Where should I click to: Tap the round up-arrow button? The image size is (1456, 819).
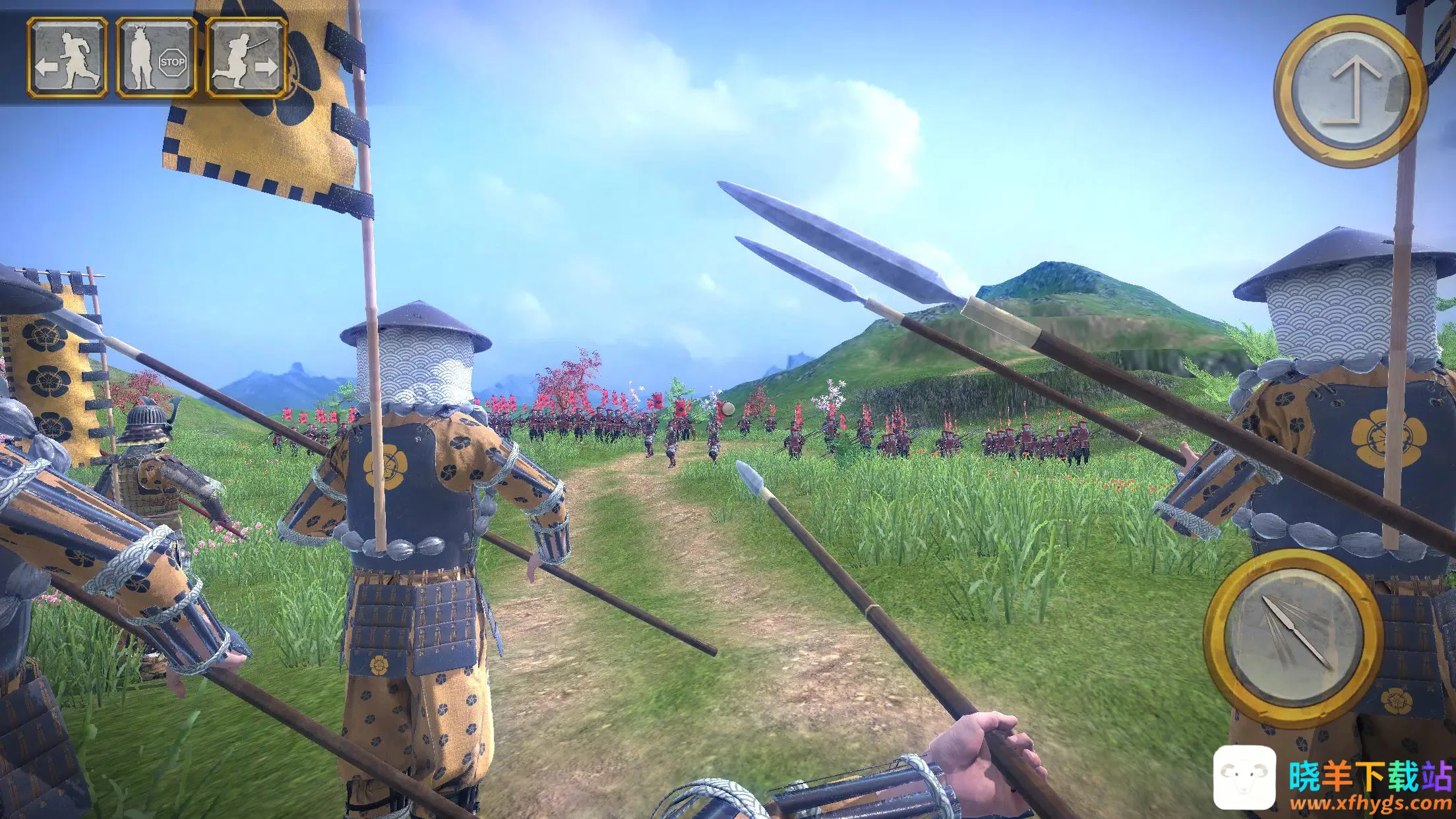pyautogui.click(x=1349, y=90)
